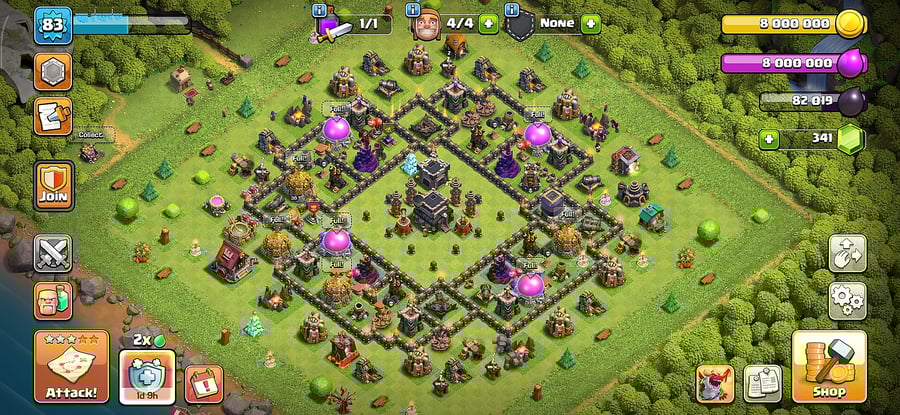Open the game settings gears
The image size is (900, 415).
[x=846, y=298]
